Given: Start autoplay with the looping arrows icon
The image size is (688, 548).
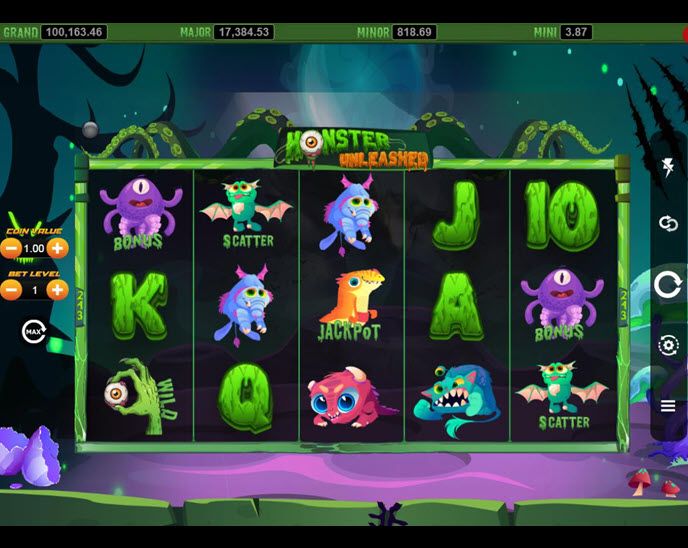Looking at the screenshot, I should pyautogui.click(x=668, y=223).
